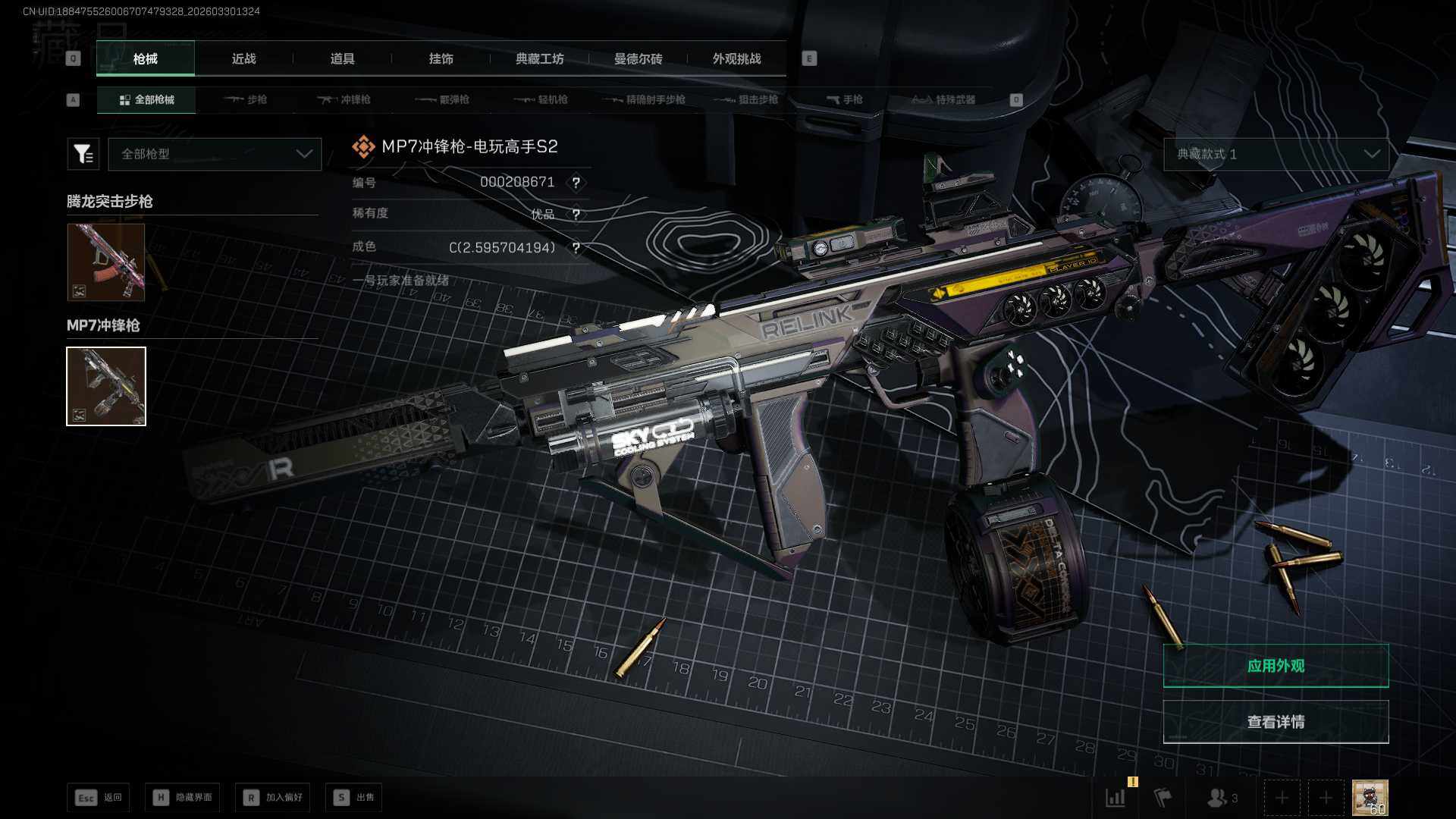This screenshot has height=819, width=1456.
Task: Select the 挂饰 charms tab
Action: click(441, 58)
